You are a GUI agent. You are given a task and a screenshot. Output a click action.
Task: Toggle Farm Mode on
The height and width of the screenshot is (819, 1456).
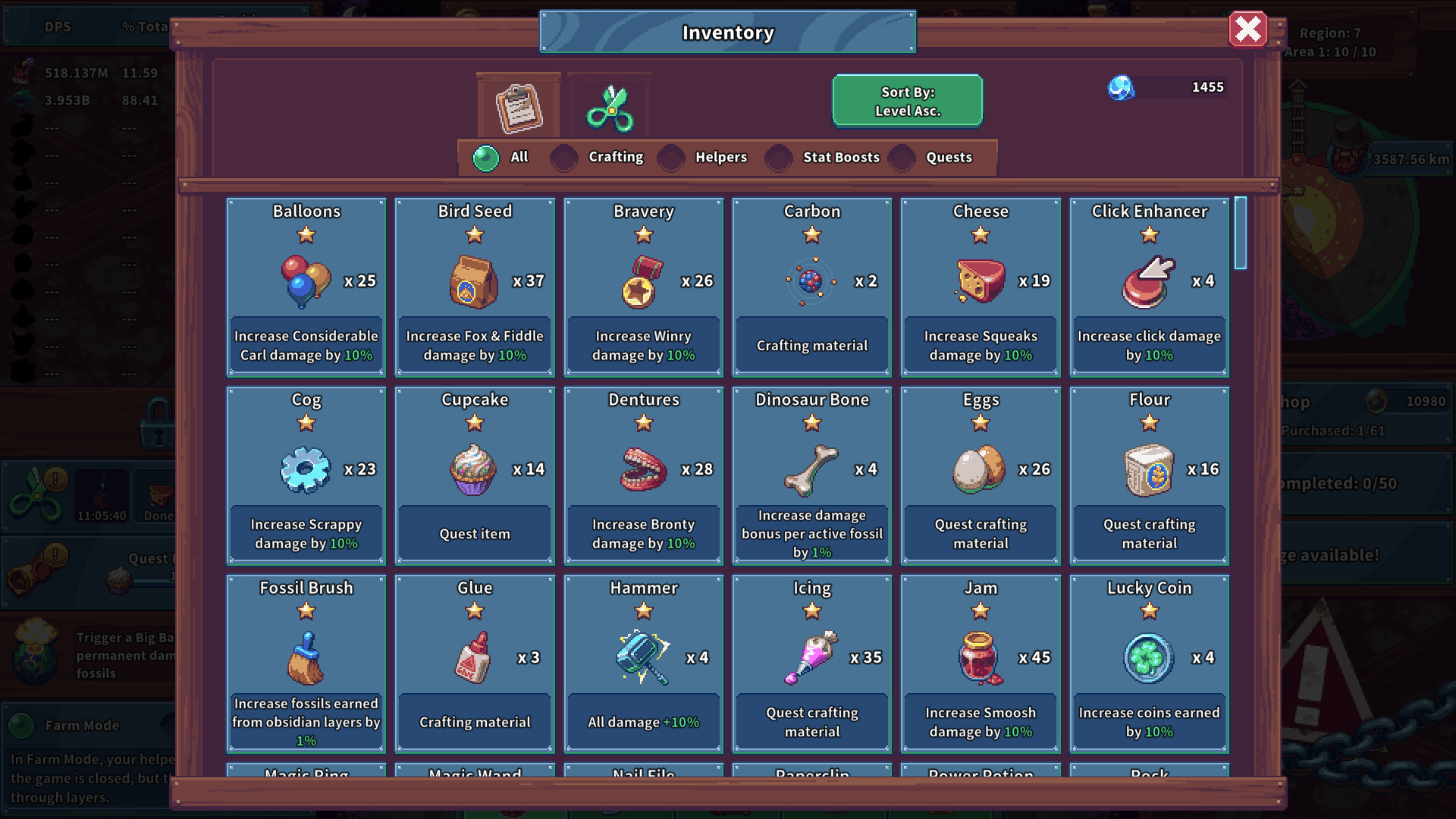click(x=23, y=725)
